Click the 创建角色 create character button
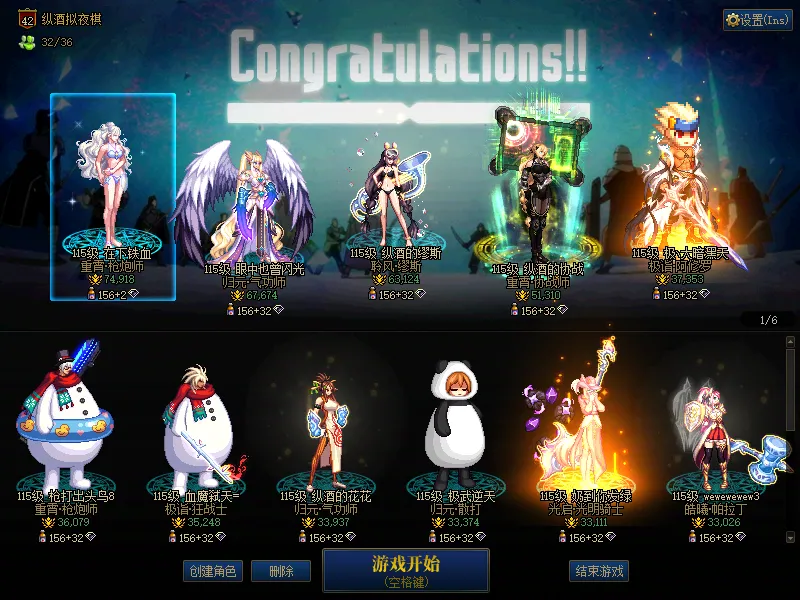Image resolution: width=800 pixels, height=600 pixels. point(212,571)
